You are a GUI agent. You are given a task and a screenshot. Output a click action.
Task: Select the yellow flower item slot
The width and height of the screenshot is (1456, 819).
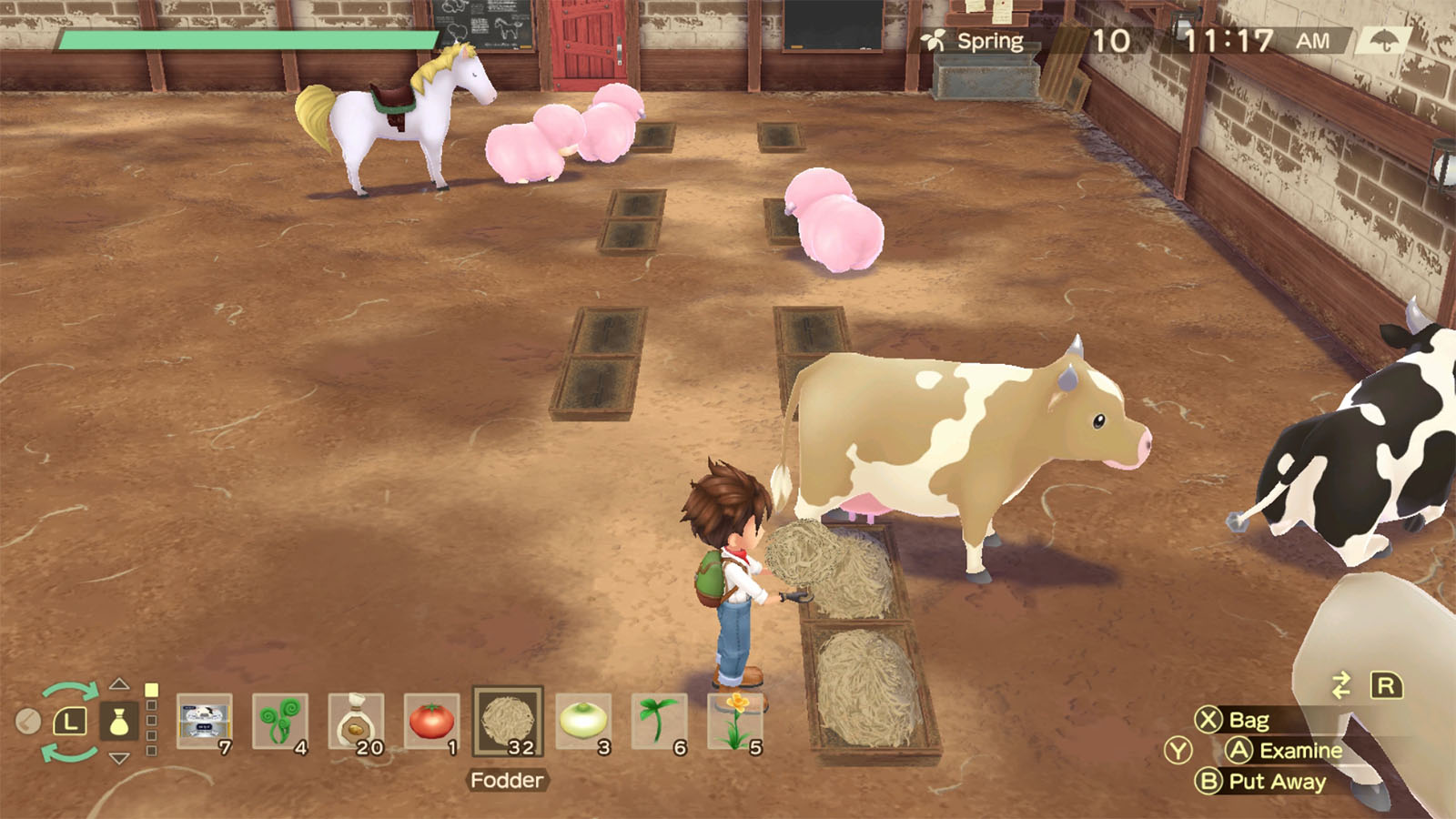(735, 722)
